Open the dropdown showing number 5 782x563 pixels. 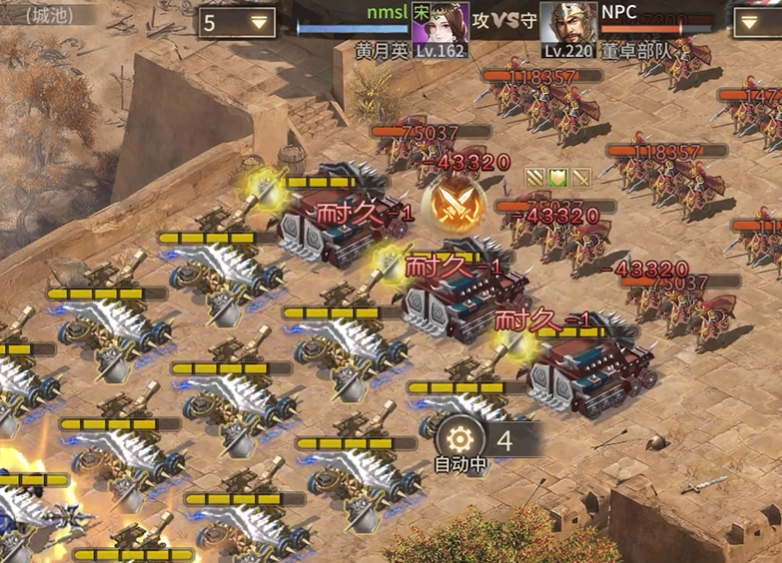click(x=237, y=22)
